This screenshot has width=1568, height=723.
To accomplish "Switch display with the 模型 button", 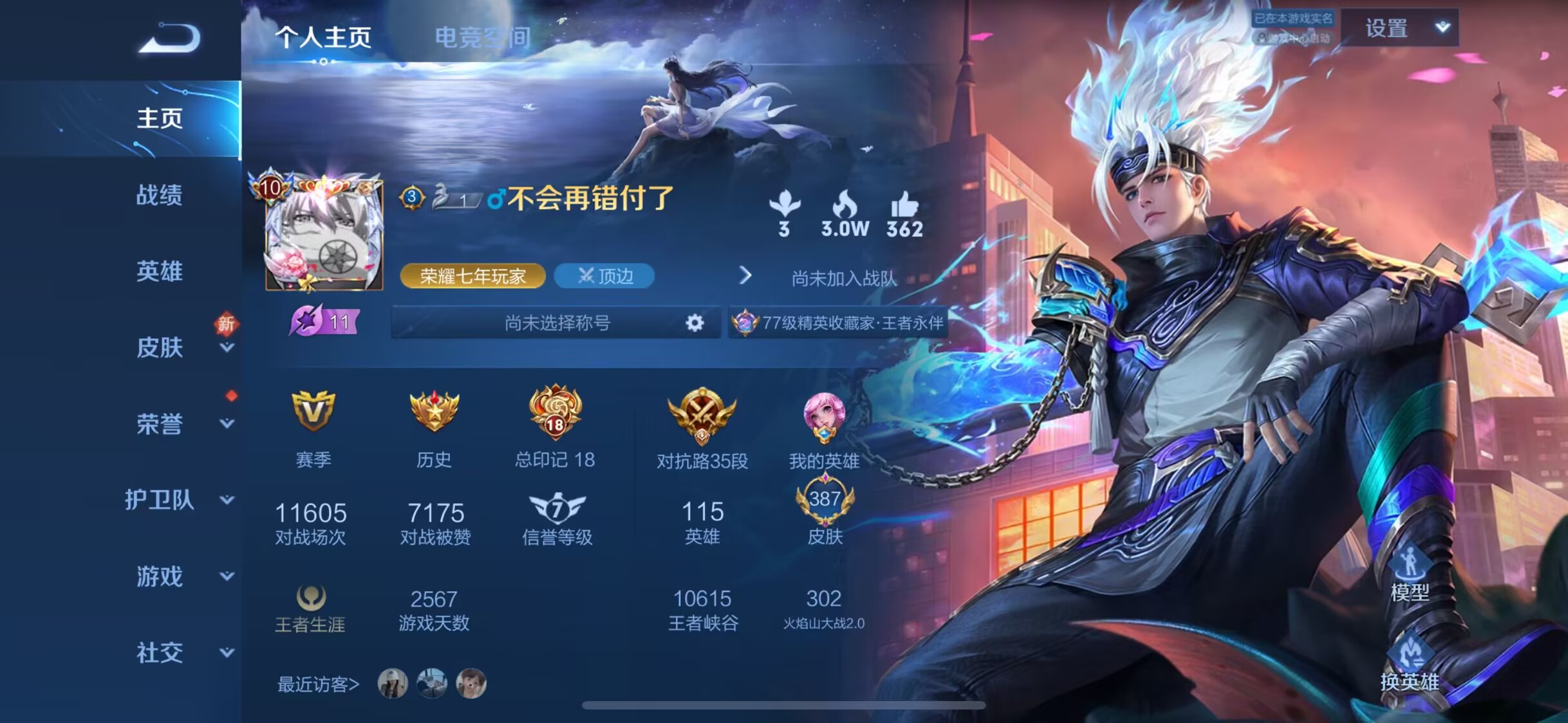I will pyautogui.click(x=1409, y=572).
